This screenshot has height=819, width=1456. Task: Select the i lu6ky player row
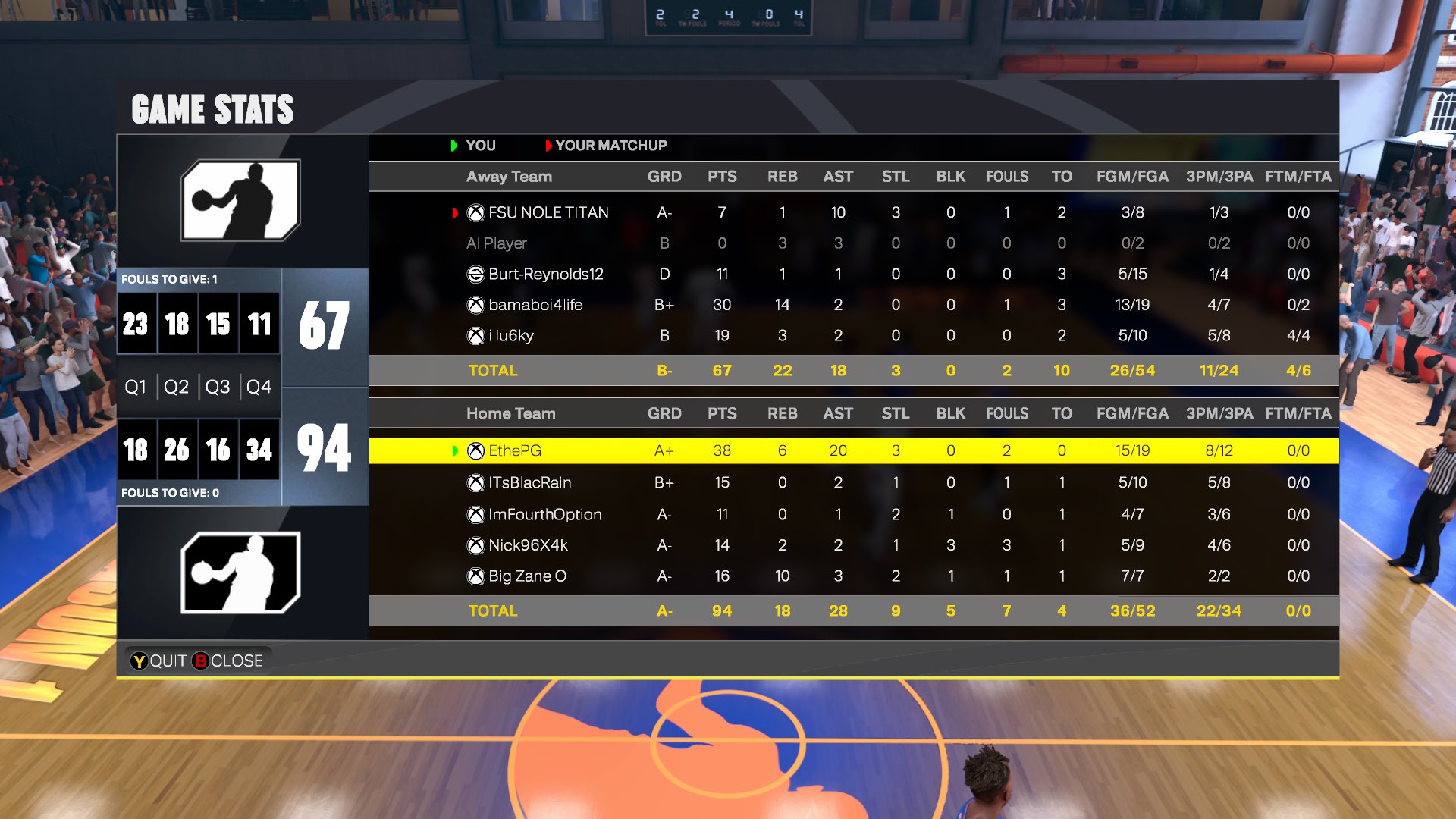pos(510,335)
